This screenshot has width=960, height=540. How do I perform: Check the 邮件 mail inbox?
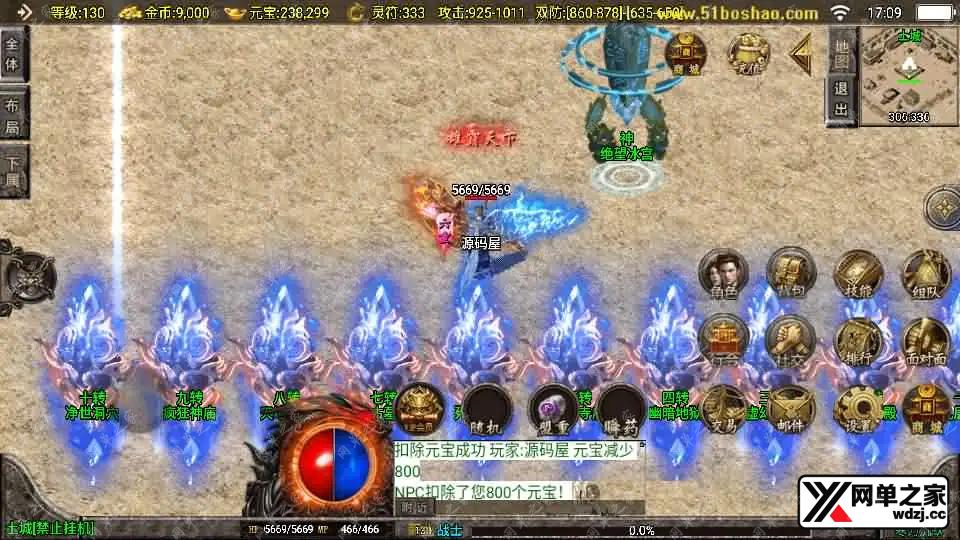[790, 410]
